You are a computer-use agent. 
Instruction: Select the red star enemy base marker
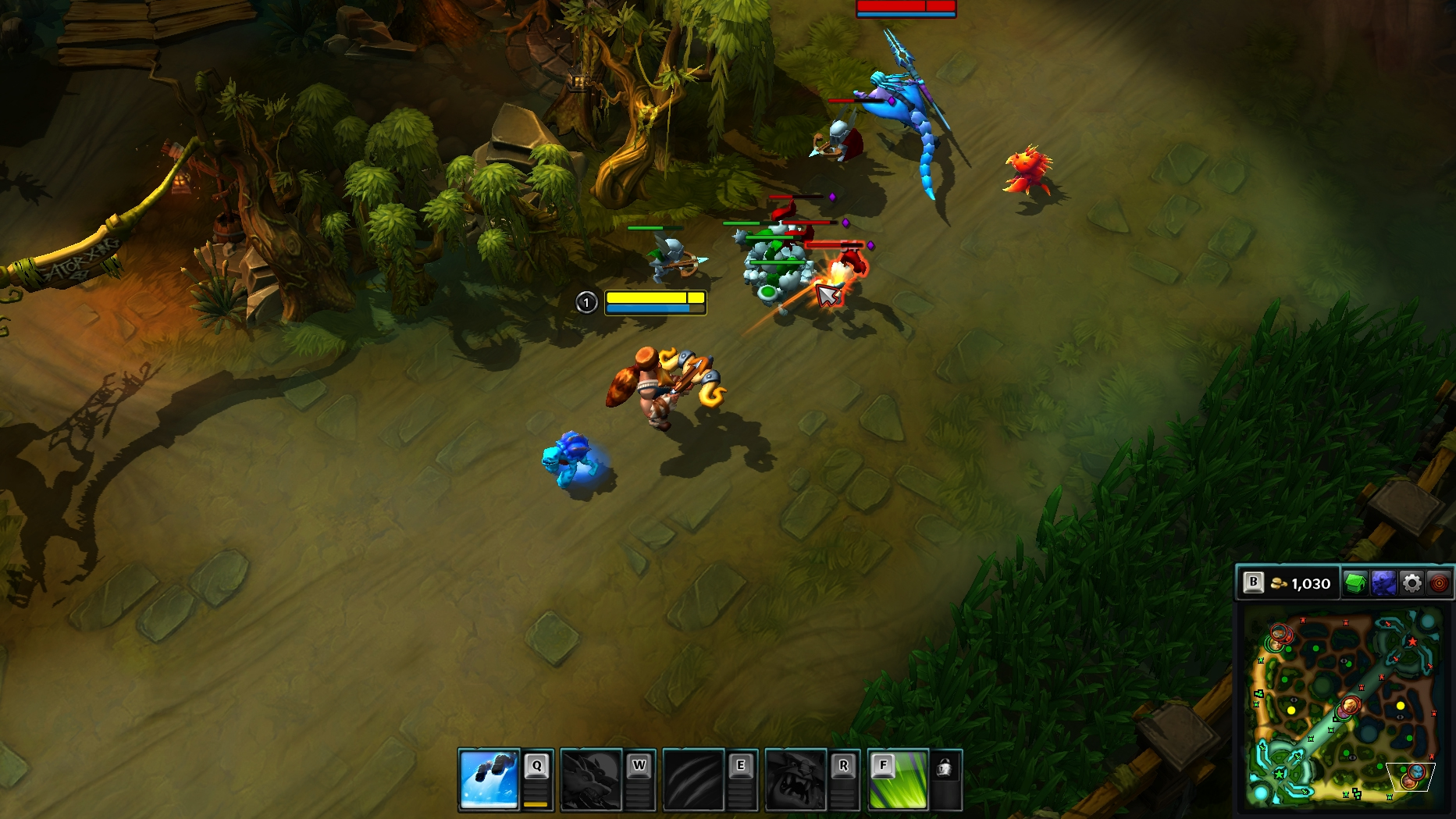pos(1412,642)
